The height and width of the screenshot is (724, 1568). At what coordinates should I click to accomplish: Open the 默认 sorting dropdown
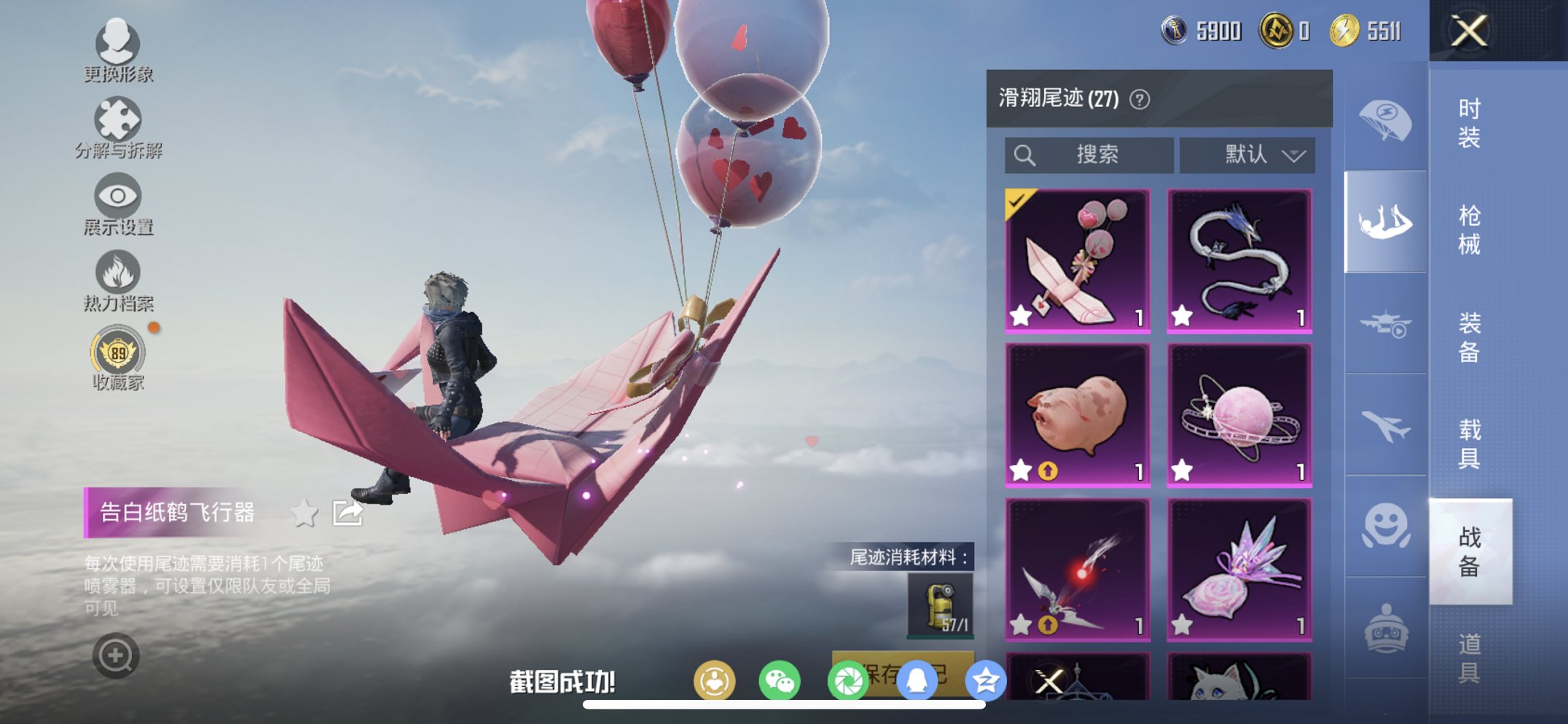pyautogui.click(x=1247, y=154)
